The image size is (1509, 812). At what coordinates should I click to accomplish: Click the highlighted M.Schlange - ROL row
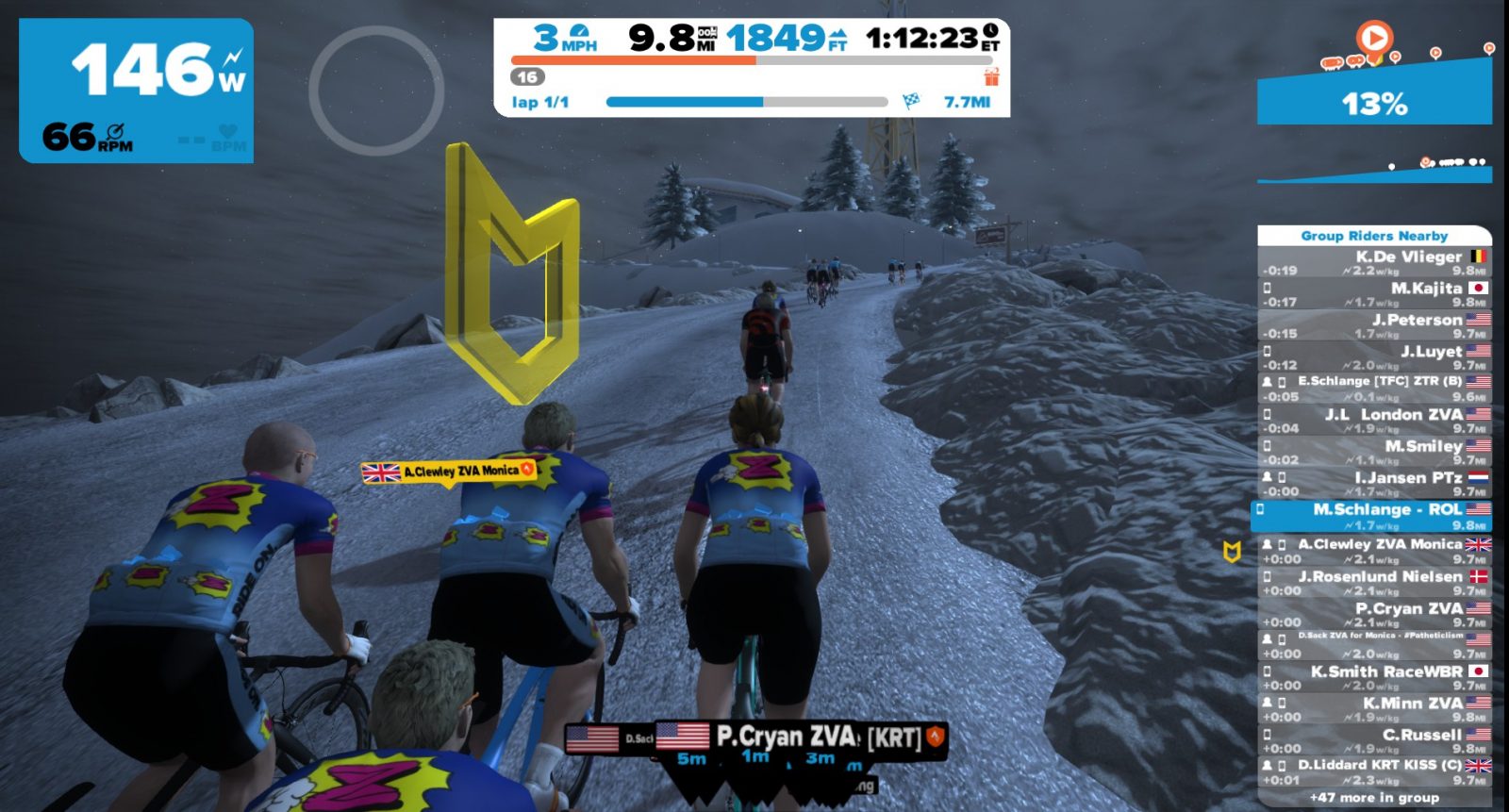coord(1374,516)
